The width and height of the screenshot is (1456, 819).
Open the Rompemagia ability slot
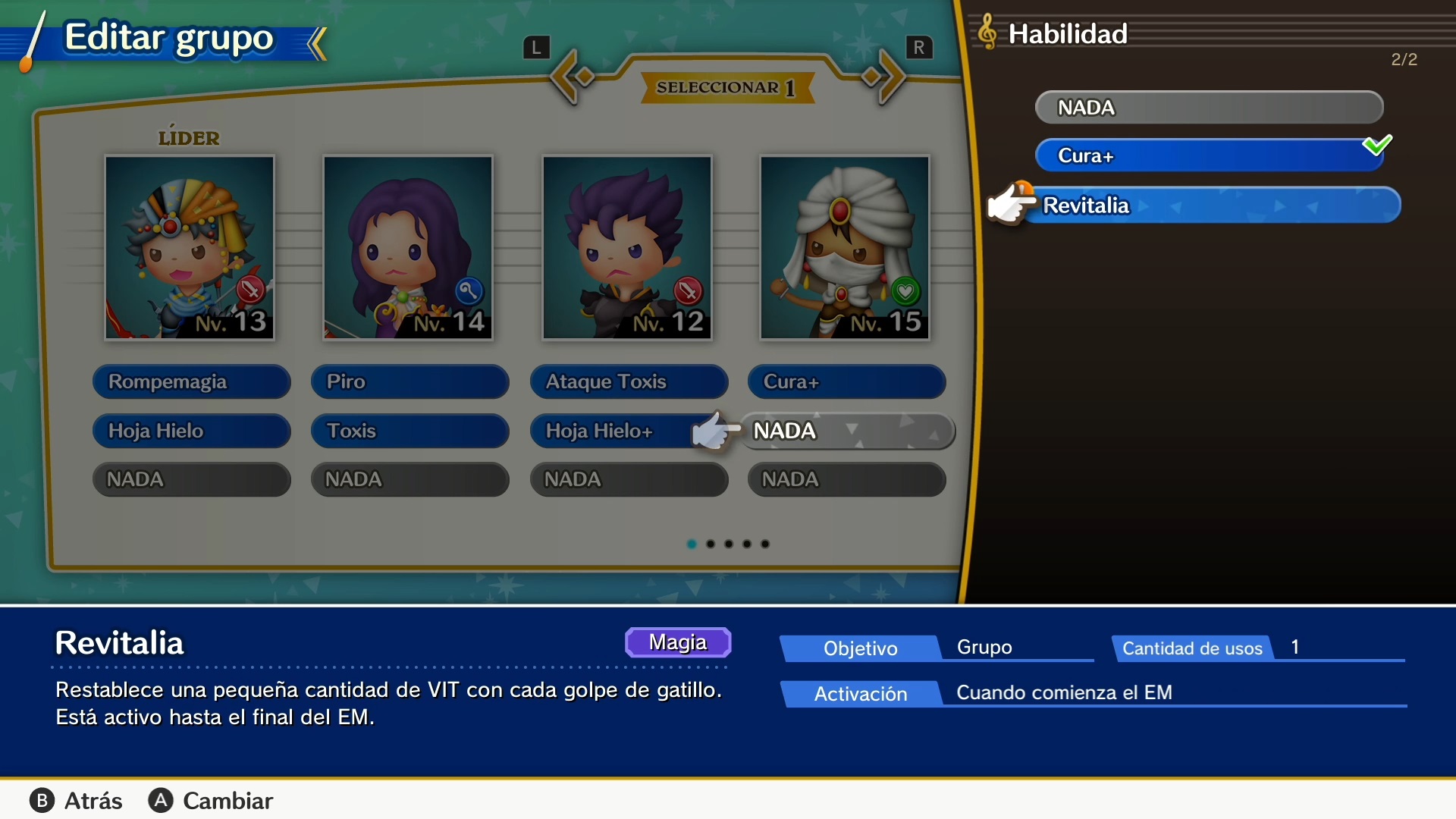tap(191, 381)
